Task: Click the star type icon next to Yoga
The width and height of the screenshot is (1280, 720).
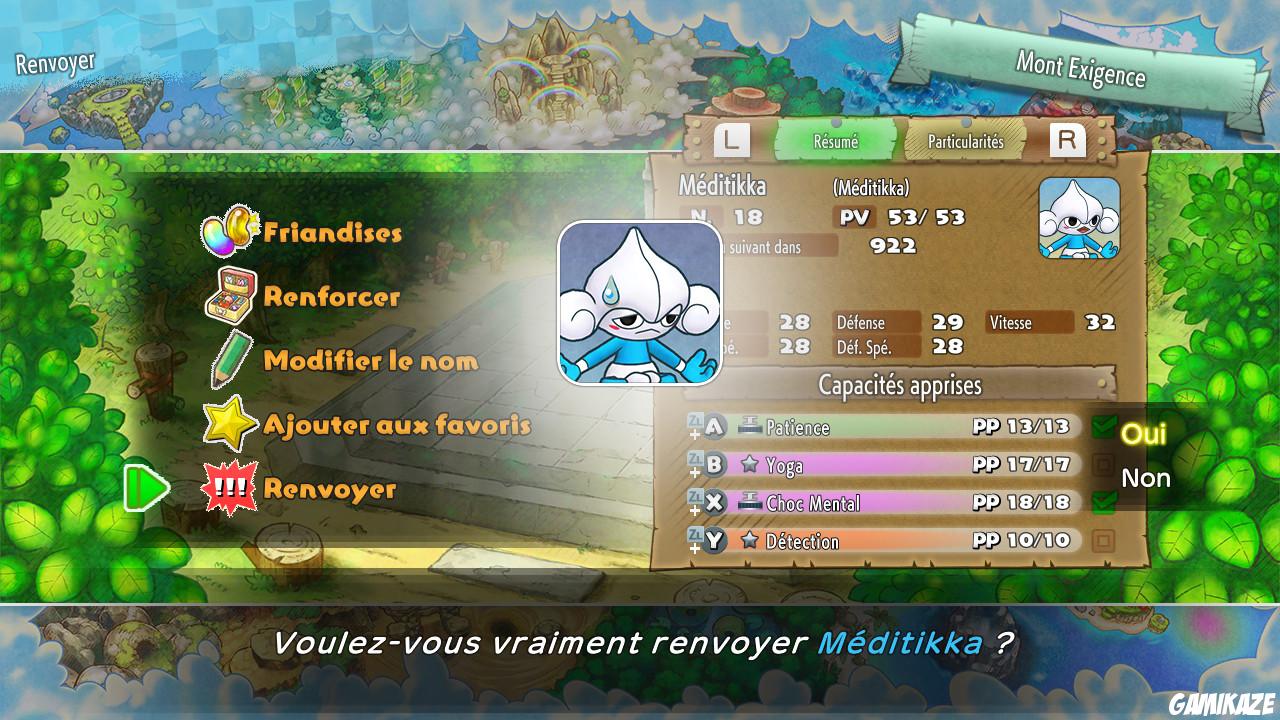Action: pyautogui.click(x=750, y=465)
